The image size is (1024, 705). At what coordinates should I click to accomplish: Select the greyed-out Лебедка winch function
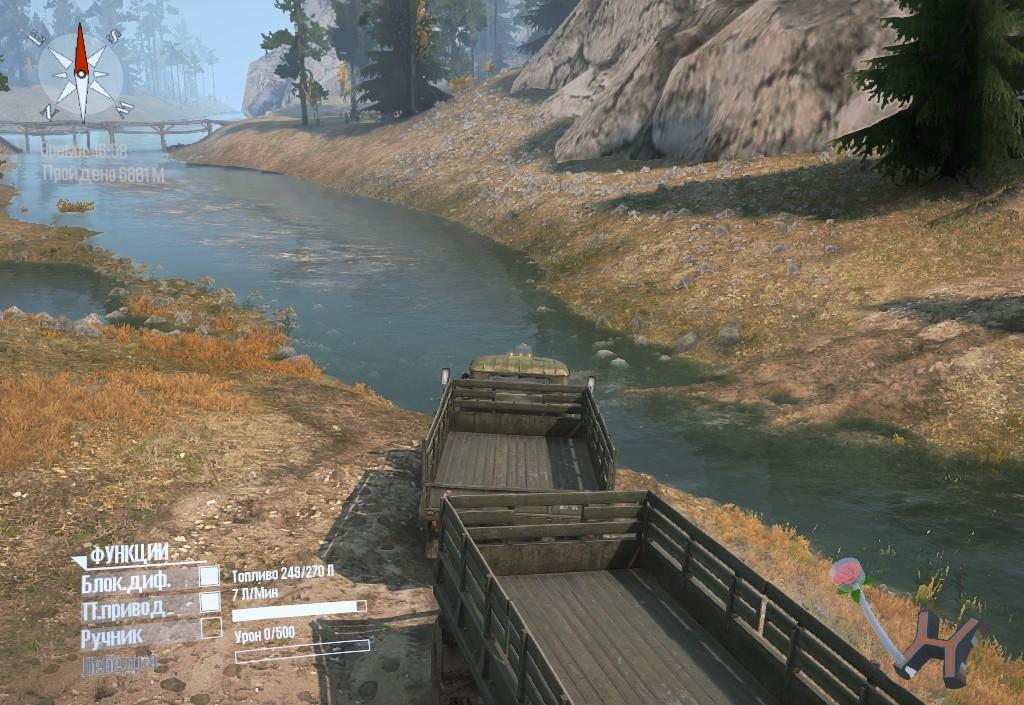click(x=118, y=662)
